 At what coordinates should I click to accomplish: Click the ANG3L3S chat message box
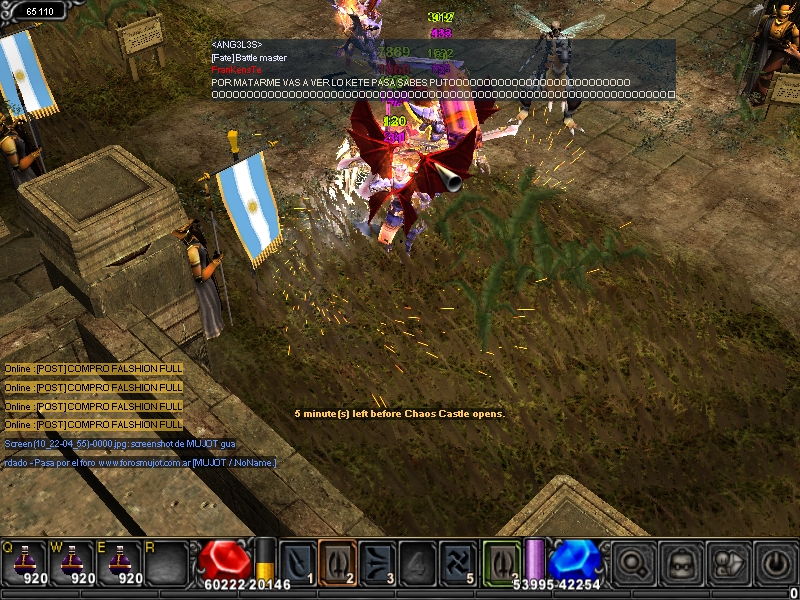442,70
